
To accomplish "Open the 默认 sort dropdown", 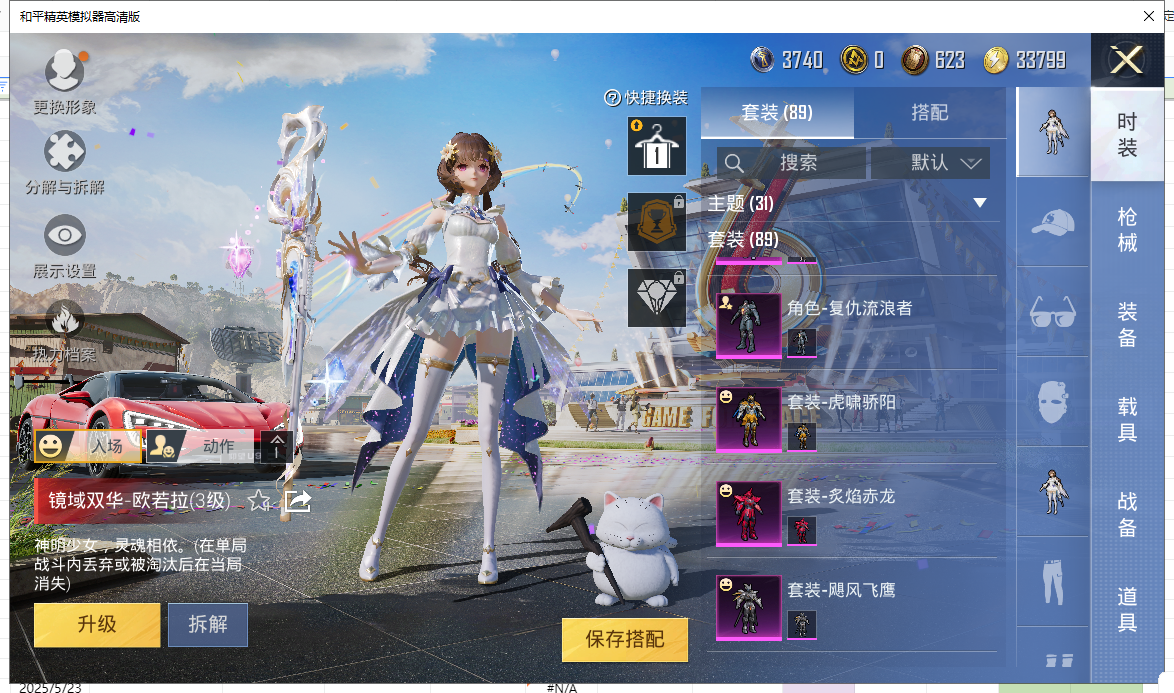I will tap(931, 163).
